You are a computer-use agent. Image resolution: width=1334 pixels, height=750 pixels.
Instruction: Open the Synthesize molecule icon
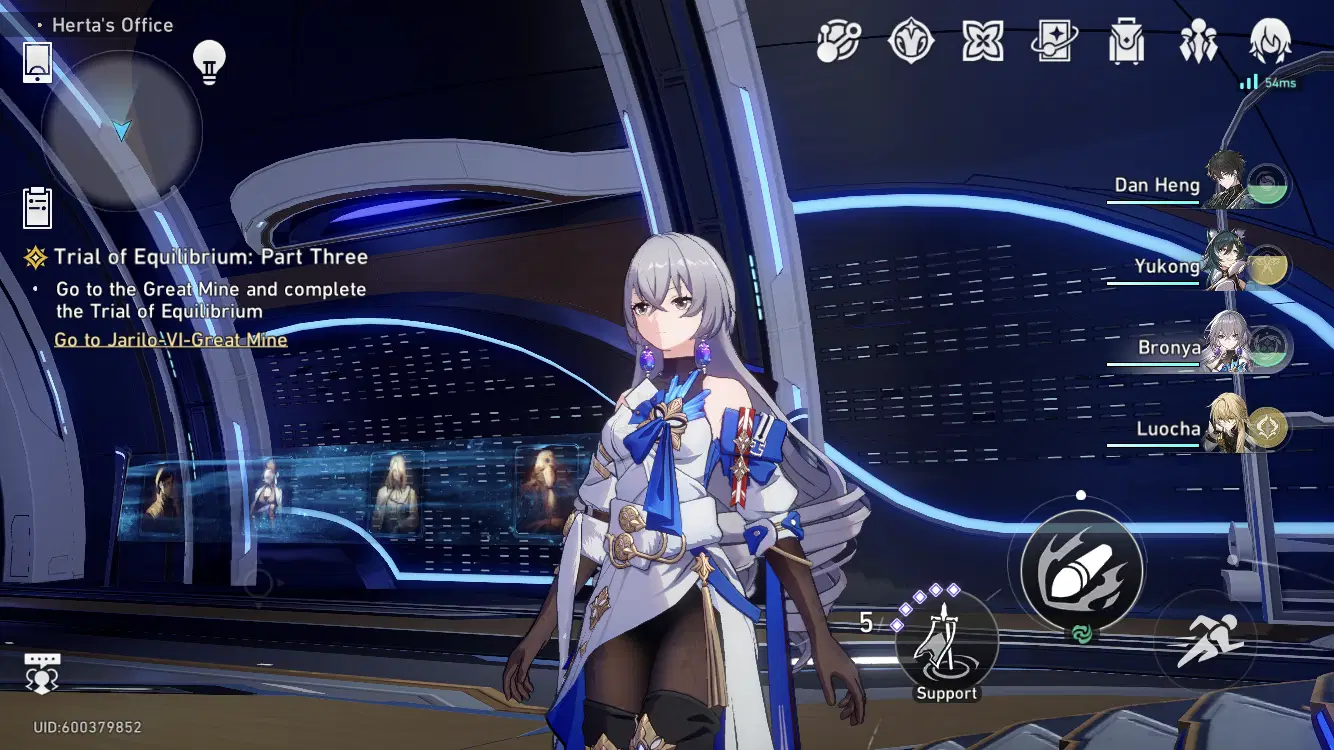[838, 40]
